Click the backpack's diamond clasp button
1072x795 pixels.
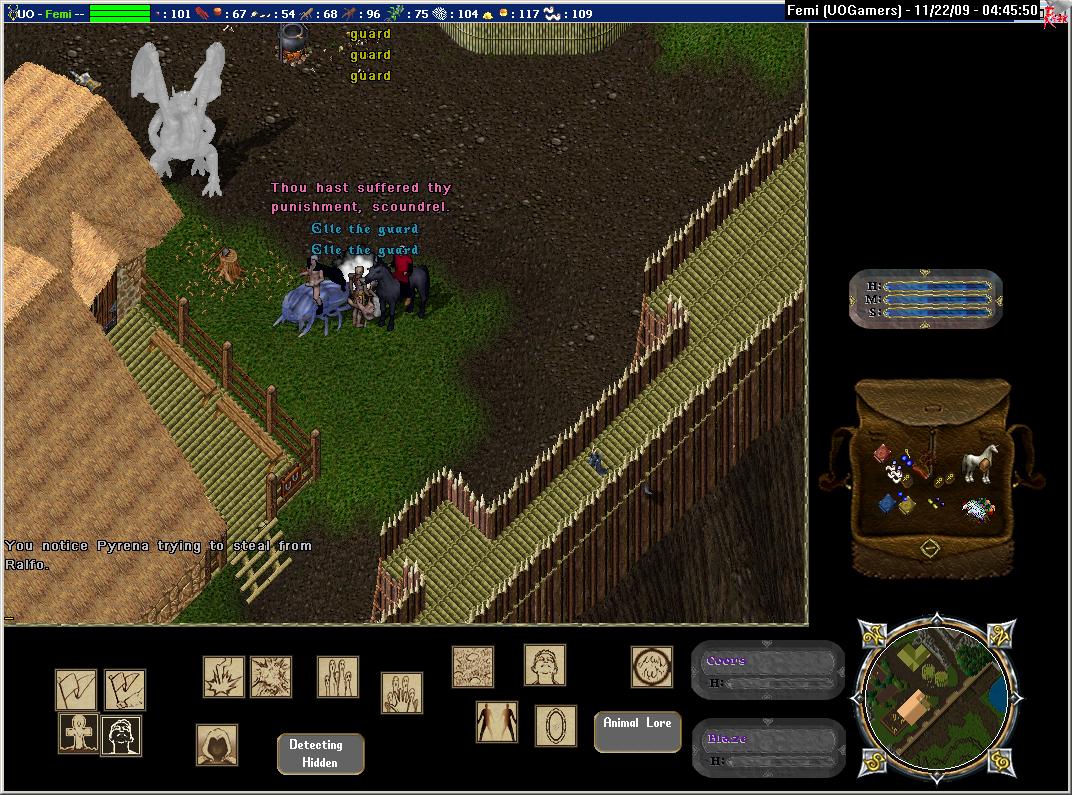[929, 548]
